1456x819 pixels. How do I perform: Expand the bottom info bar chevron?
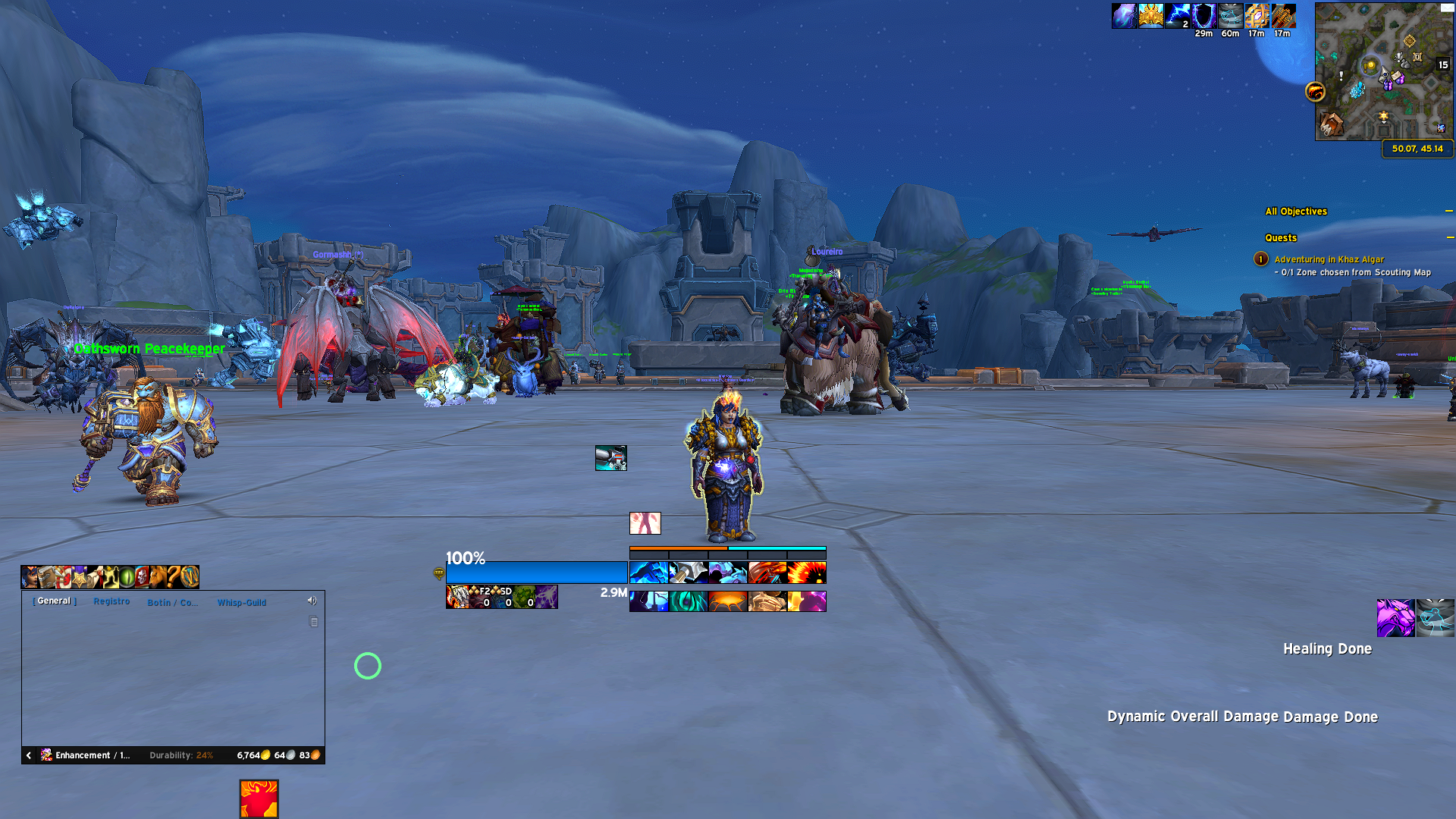(28, 755)
